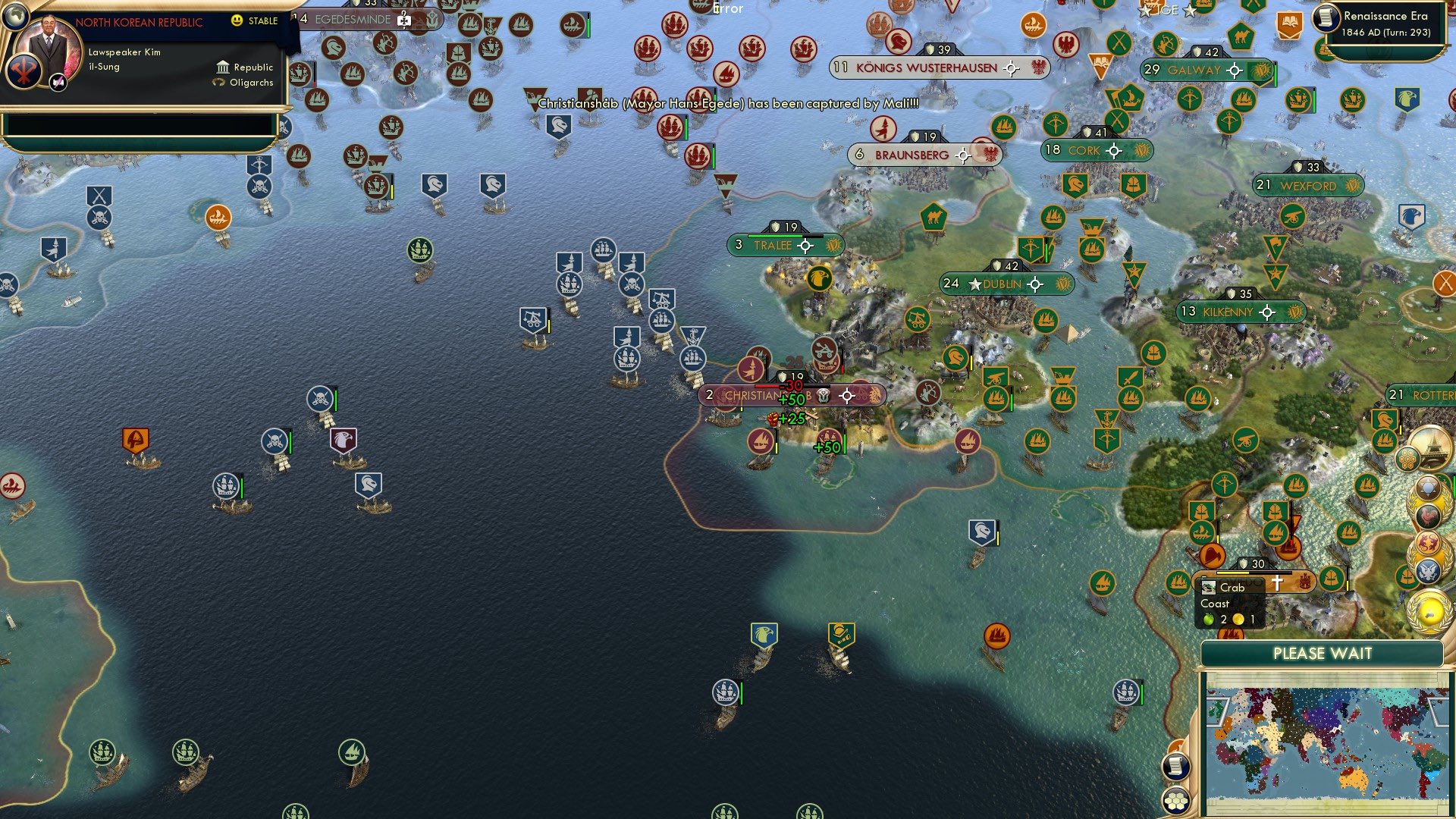Select the Oligarchs policy icon in the leader panel
The width and height of the screenshot is (1456, 819).
point(218,82)
